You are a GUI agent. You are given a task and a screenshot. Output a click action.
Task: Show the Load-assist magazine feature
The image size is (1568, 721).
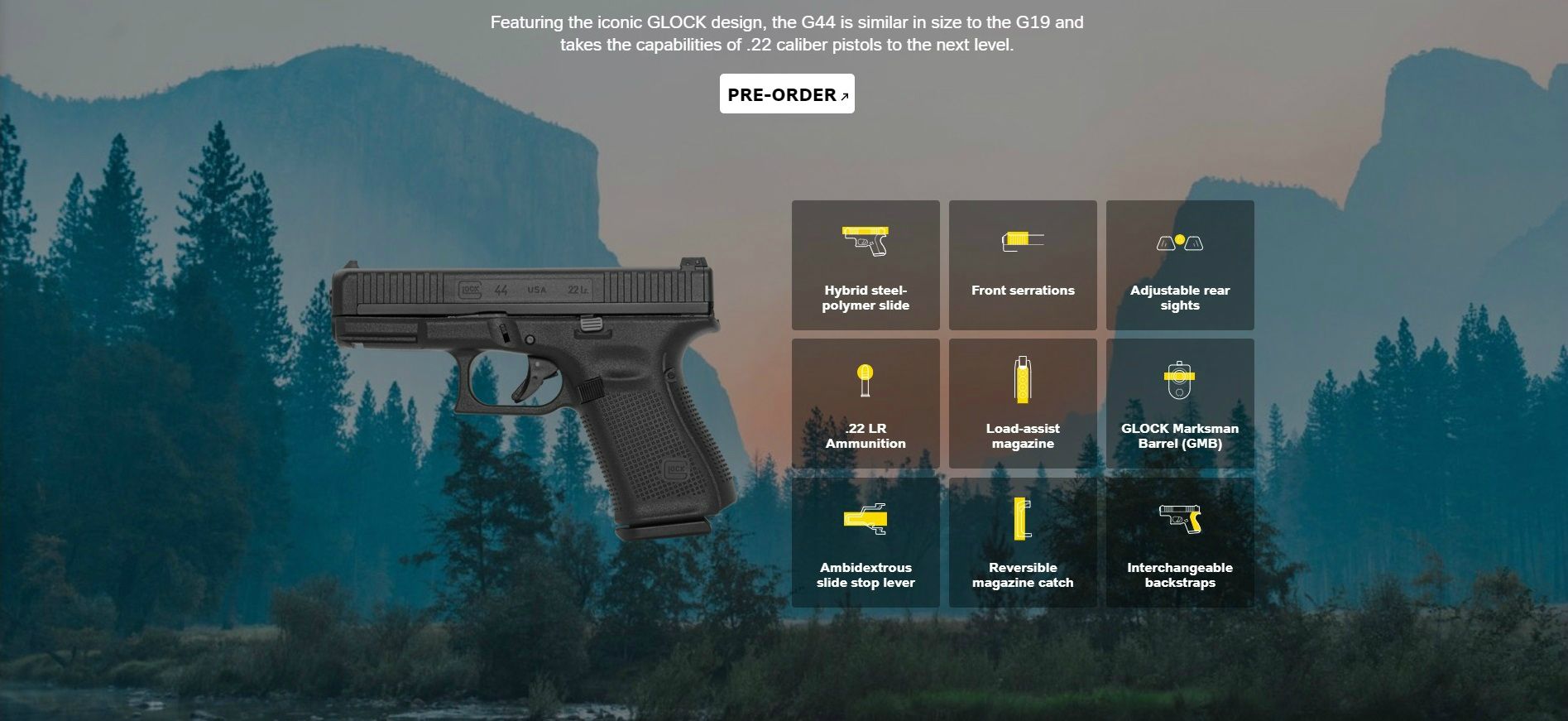coord(1023,403)
